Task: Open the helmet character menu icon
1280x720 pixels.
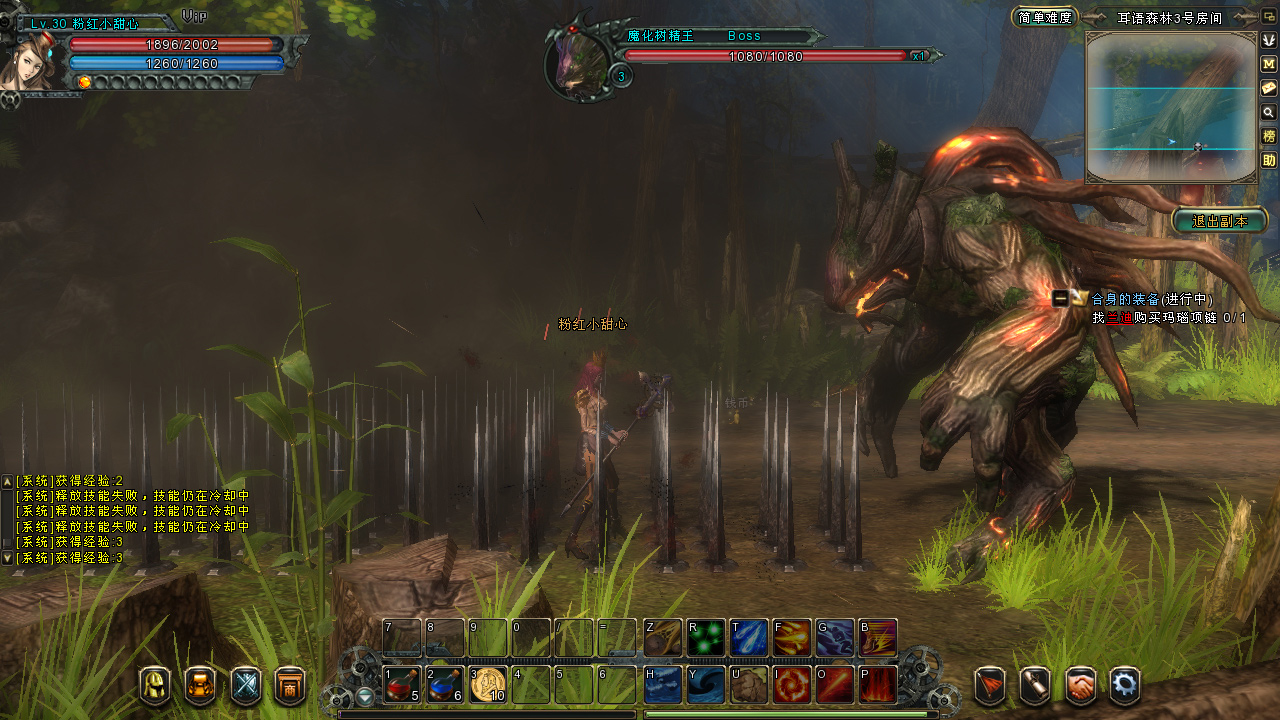Action: (155, 686)
